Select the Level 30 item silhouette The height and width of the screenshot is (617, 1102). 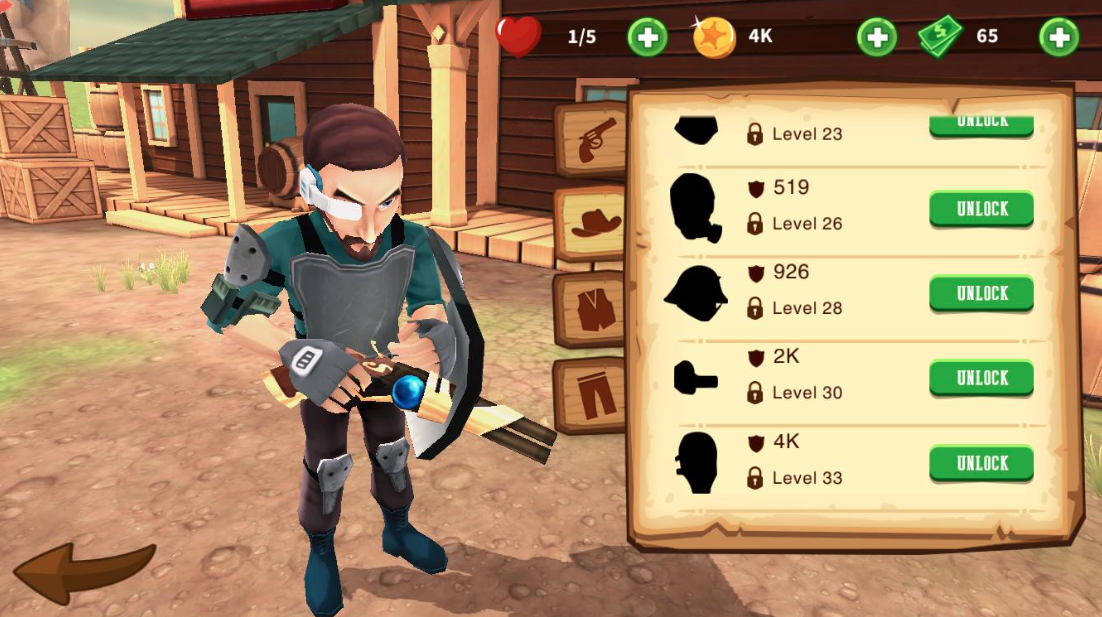pos(695,378)
